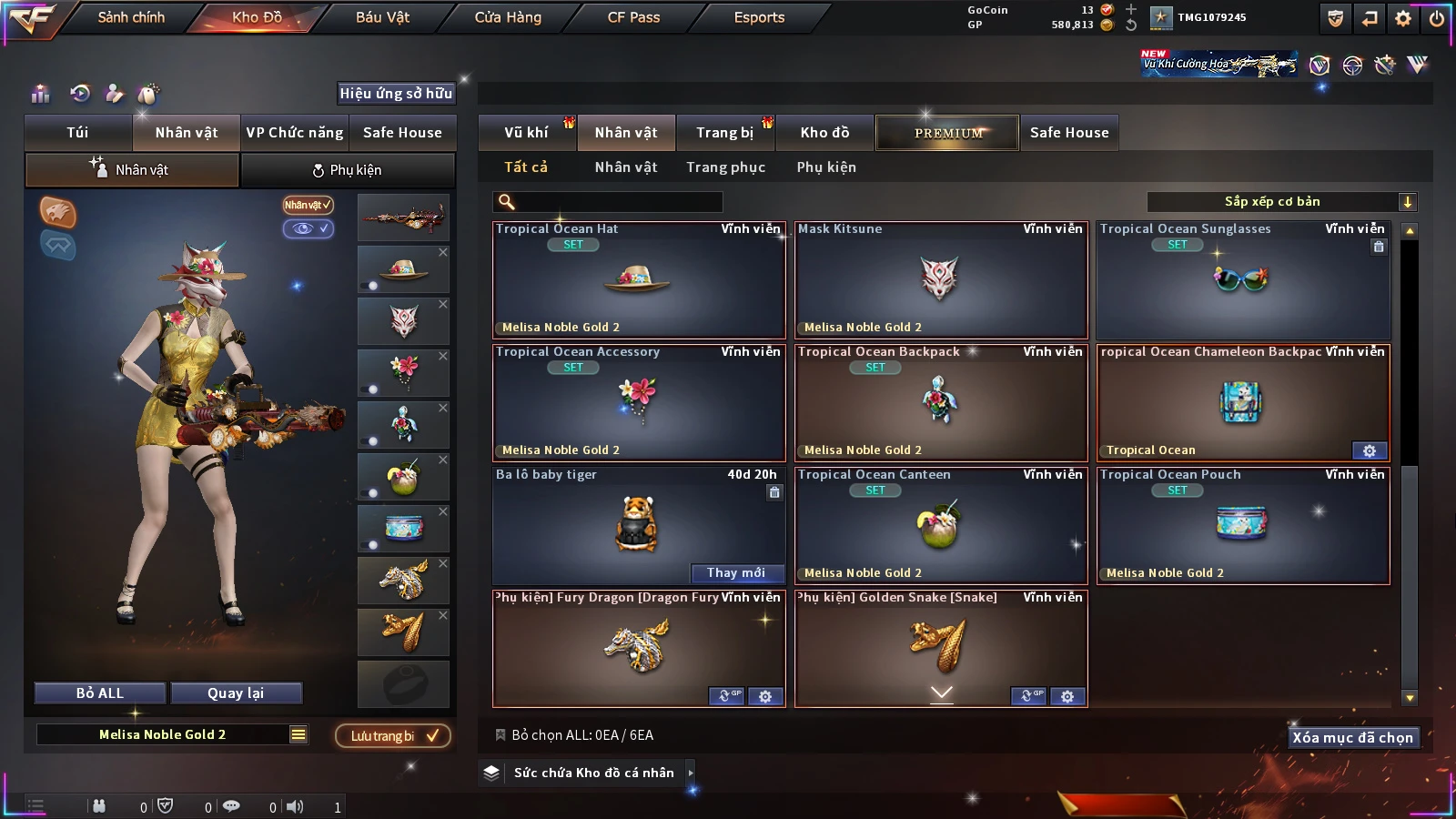This screenshot has width=1456, height=819.
Task: Click Xóa mục đã chọn button
Action: [x=1352, y=737]
